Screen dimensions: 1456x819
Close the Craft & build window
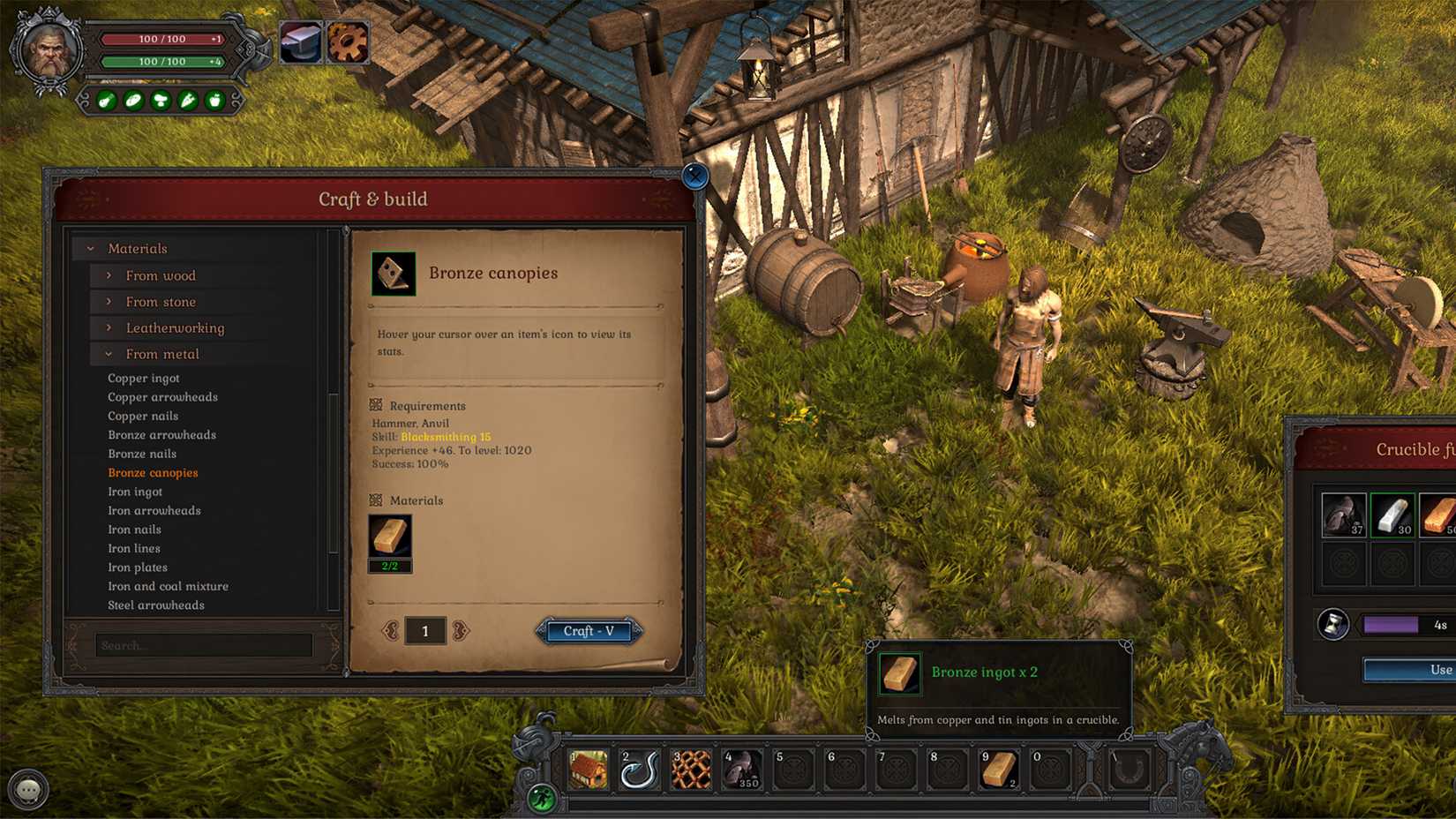(x=695, y=177)
